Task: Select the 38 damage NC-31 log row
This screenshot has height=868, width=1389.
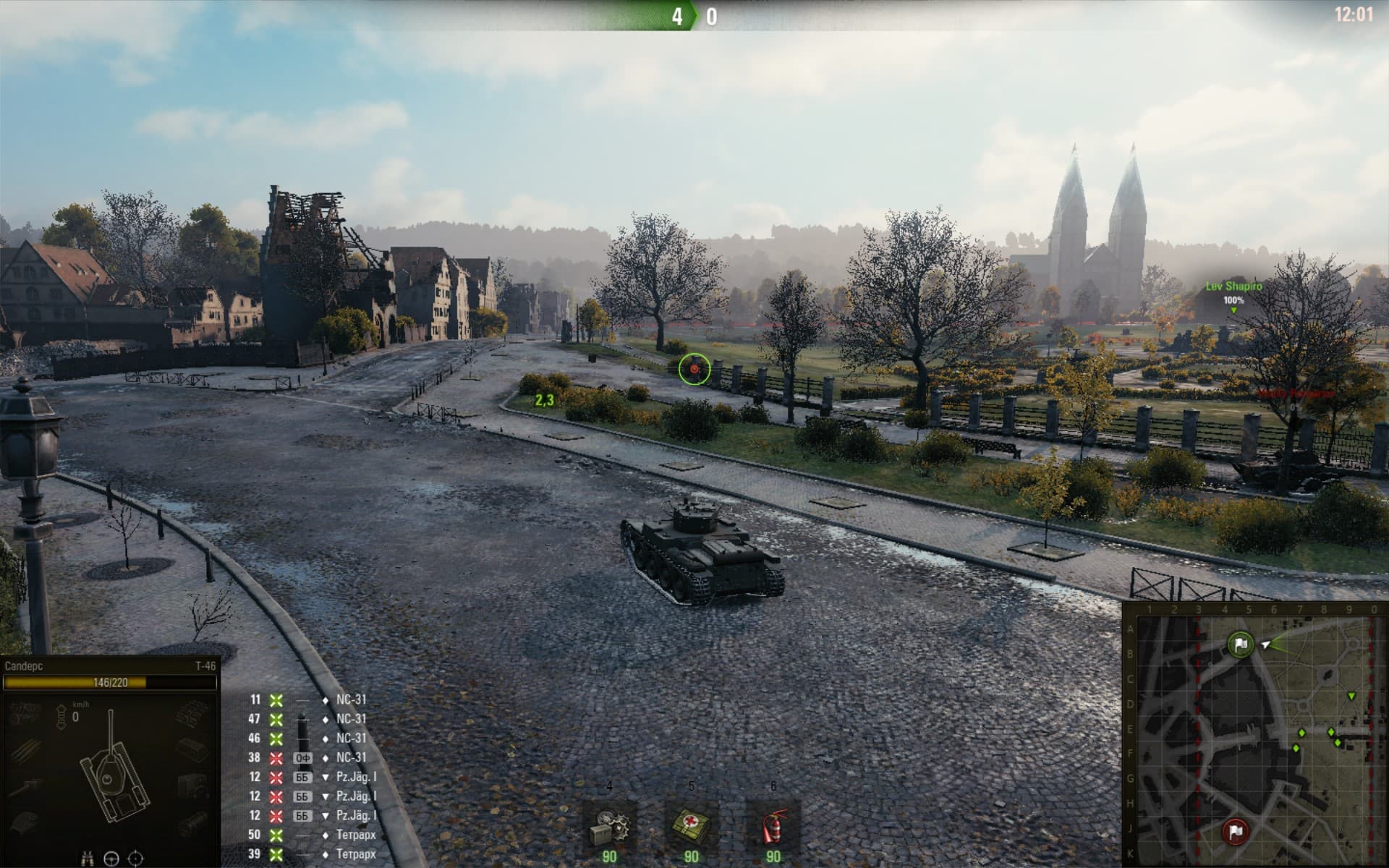Action: coord(311,757)
